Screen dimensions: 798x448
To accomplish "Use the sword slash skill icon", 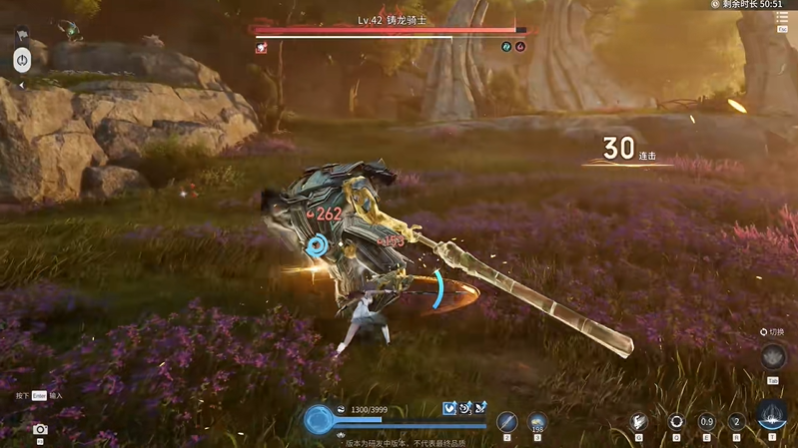I will [507, 422].
